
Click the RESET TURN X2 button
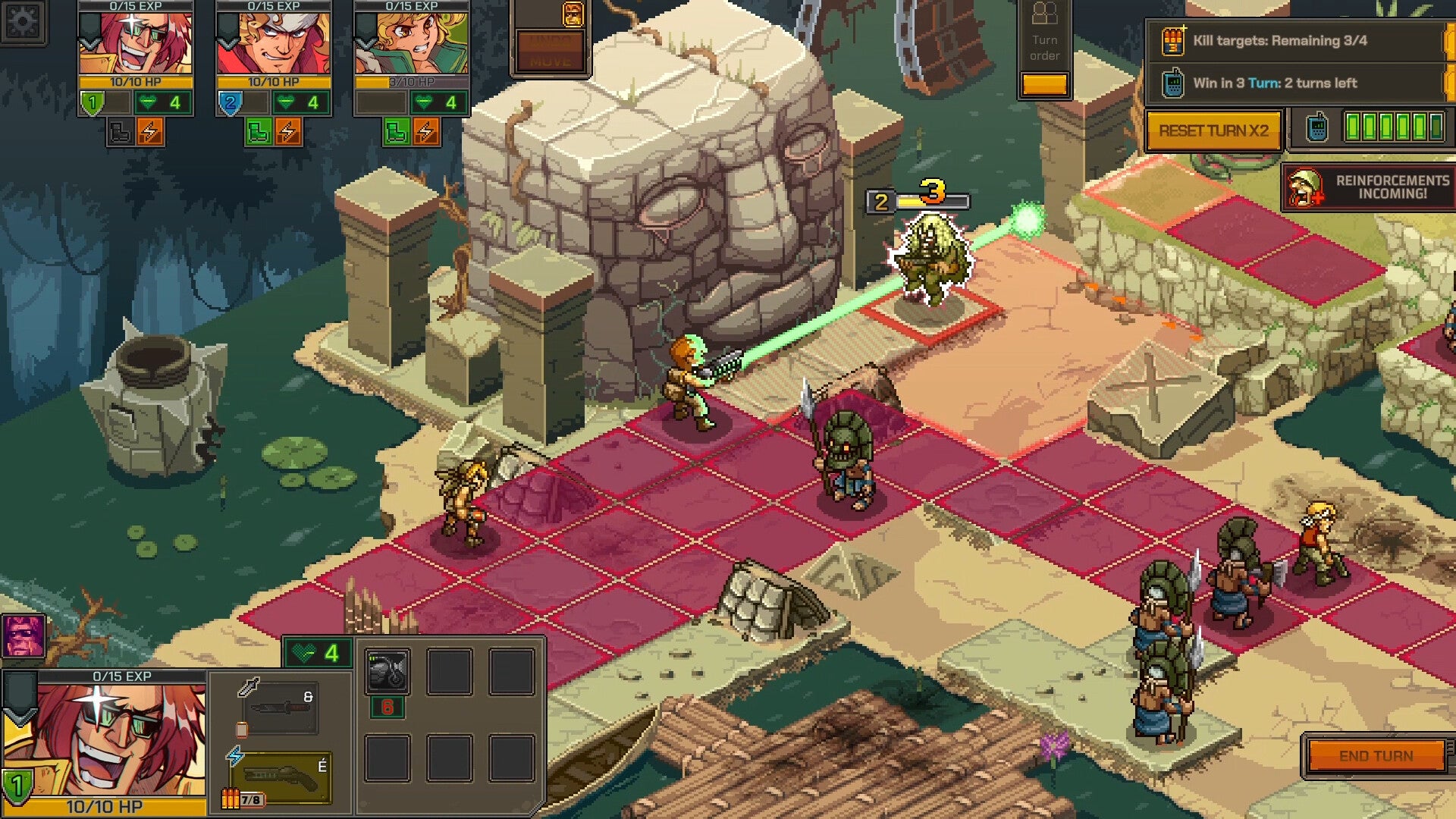click(1213, 130)
